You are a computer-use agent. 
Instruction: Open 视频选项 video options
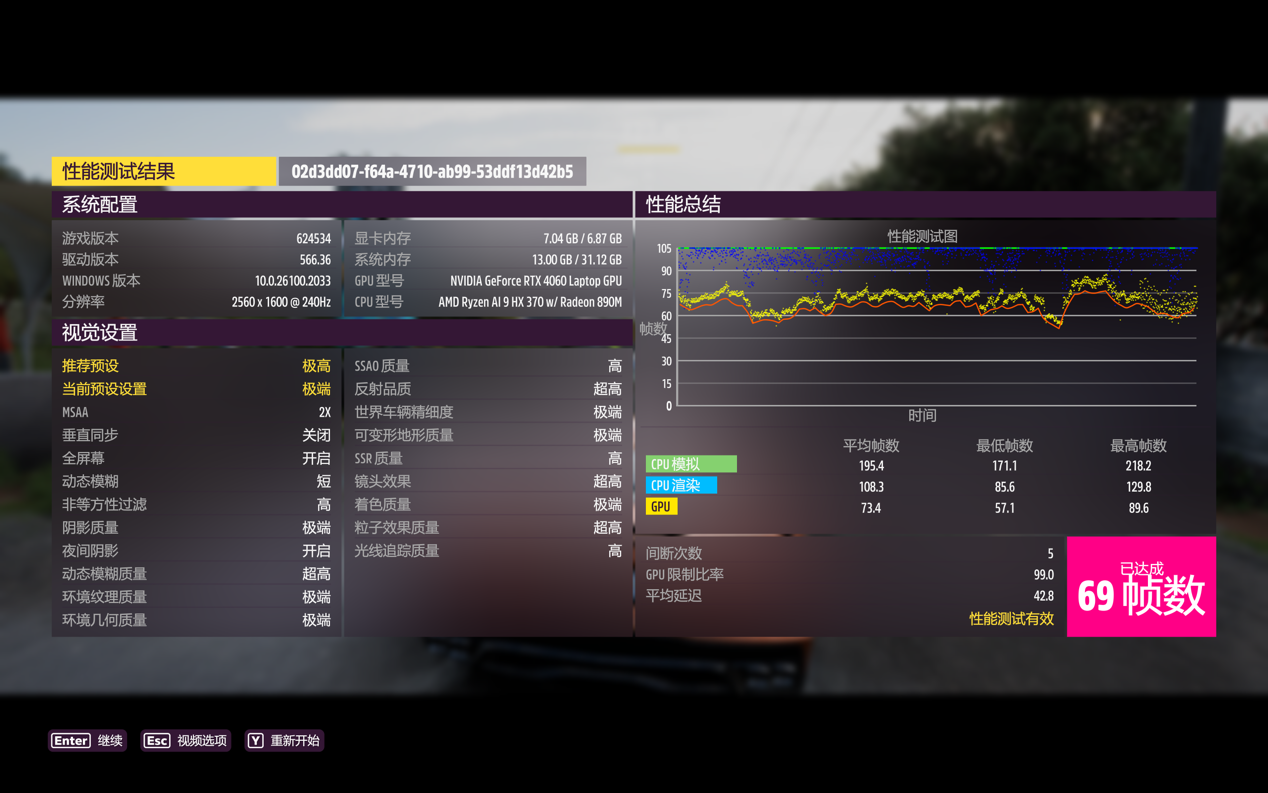pyautogui.click(x=186, y=741)
